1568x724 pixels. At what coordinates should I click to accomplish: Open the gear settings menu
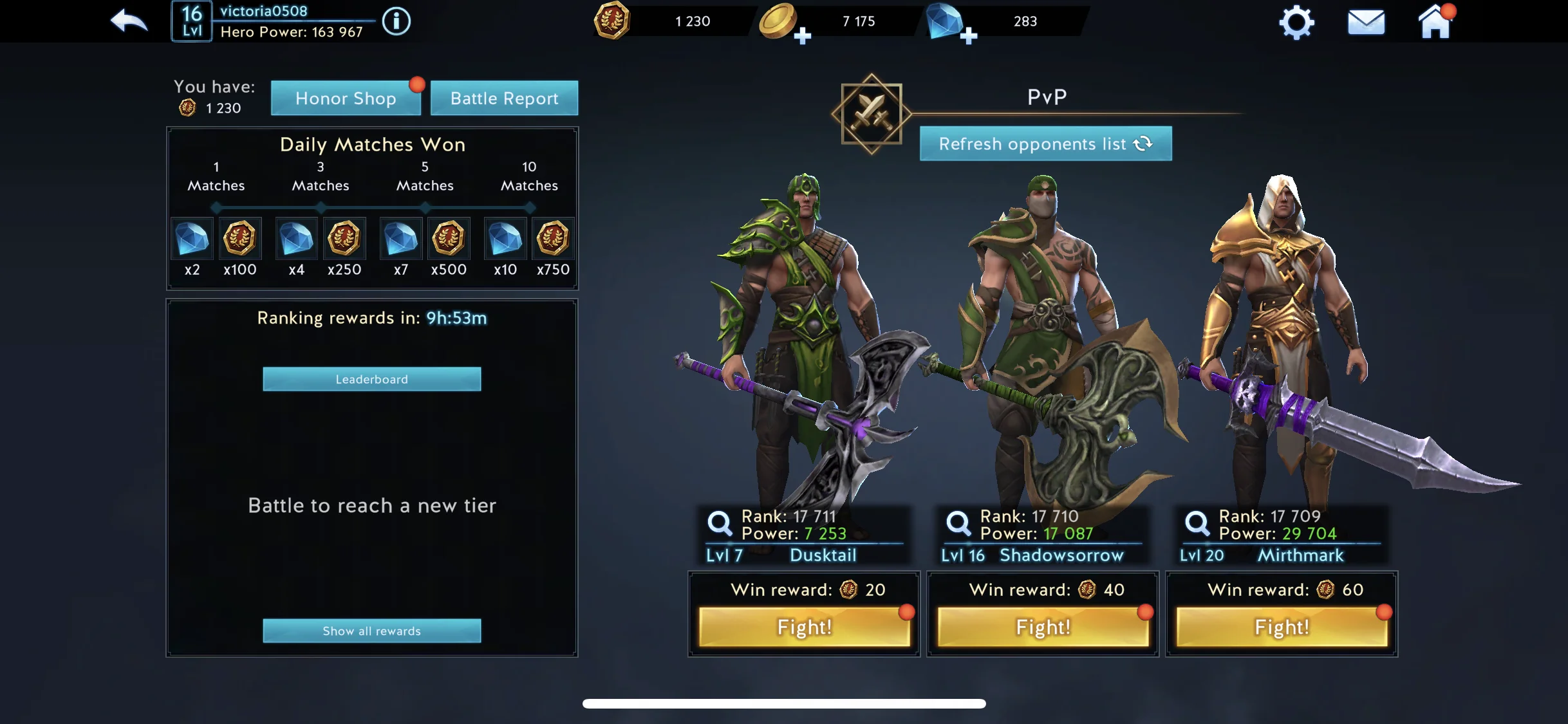(x=1296, y=23)
